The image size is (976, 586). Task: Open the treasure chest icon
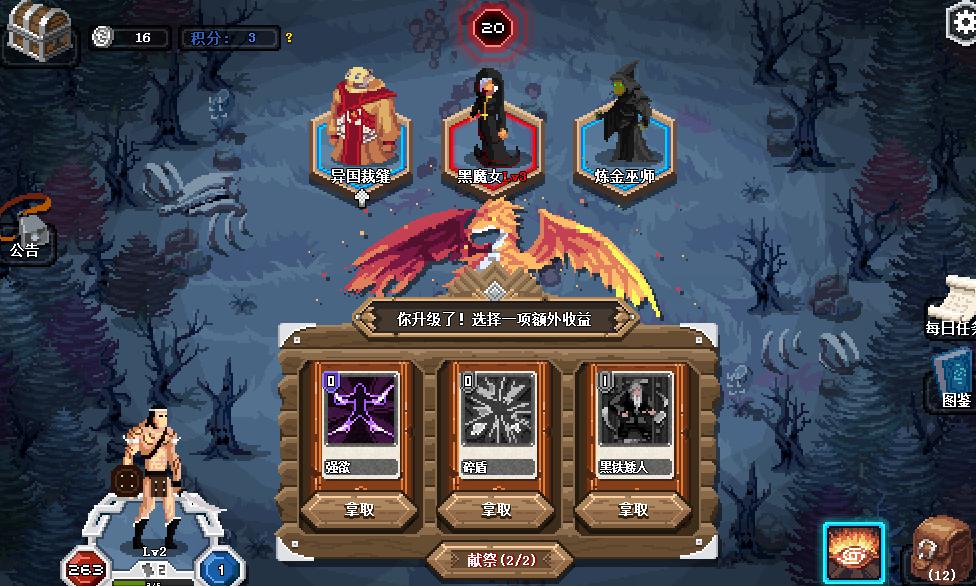(37, 30)
